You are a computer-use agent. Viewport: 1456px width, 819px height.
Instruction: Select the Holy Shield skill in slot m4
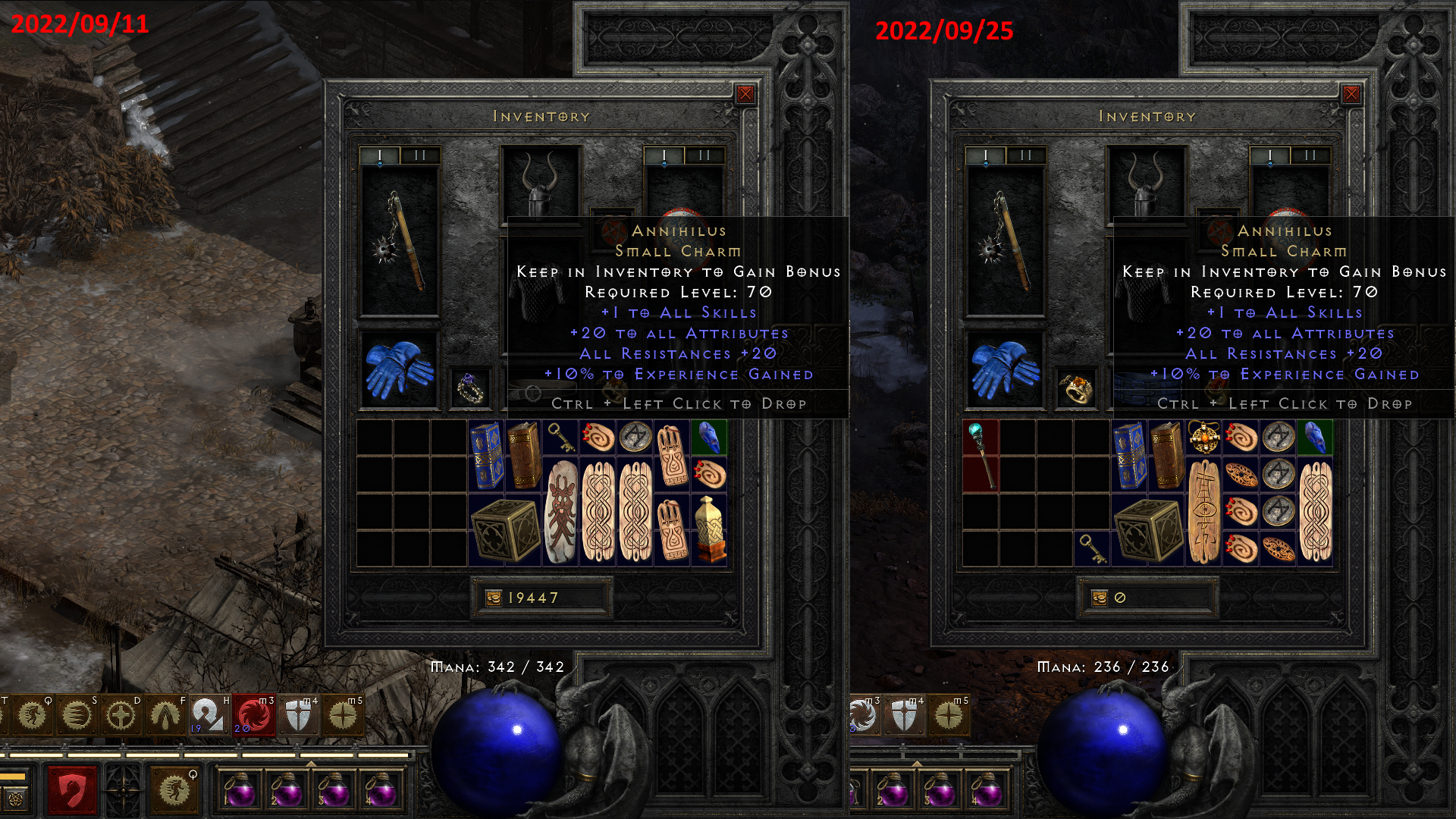pyautogui.click(x=298, y=715)
